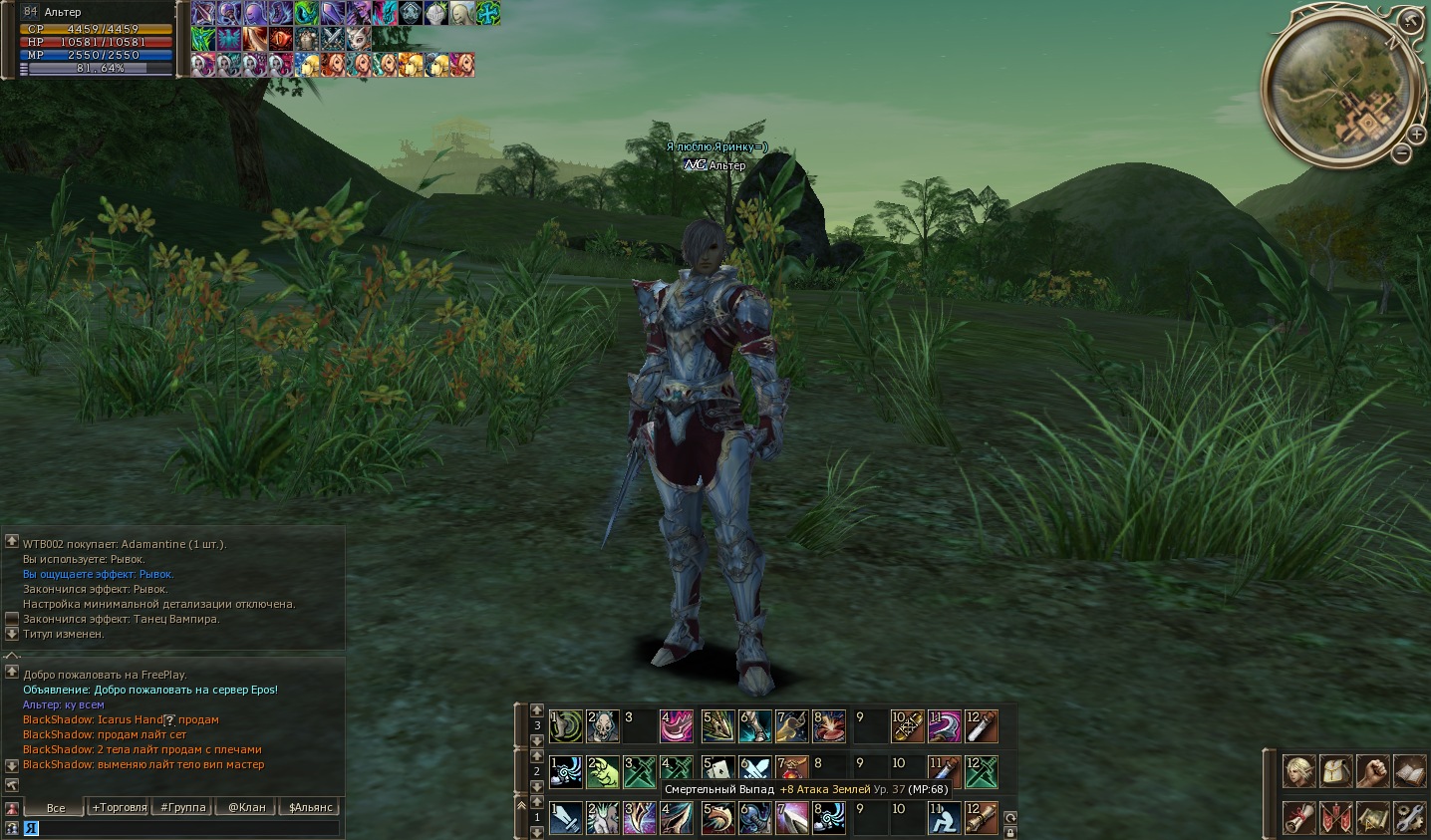Open the system settings wrench icon
Screen dimensions: 1431x840
coord(1409,817)
